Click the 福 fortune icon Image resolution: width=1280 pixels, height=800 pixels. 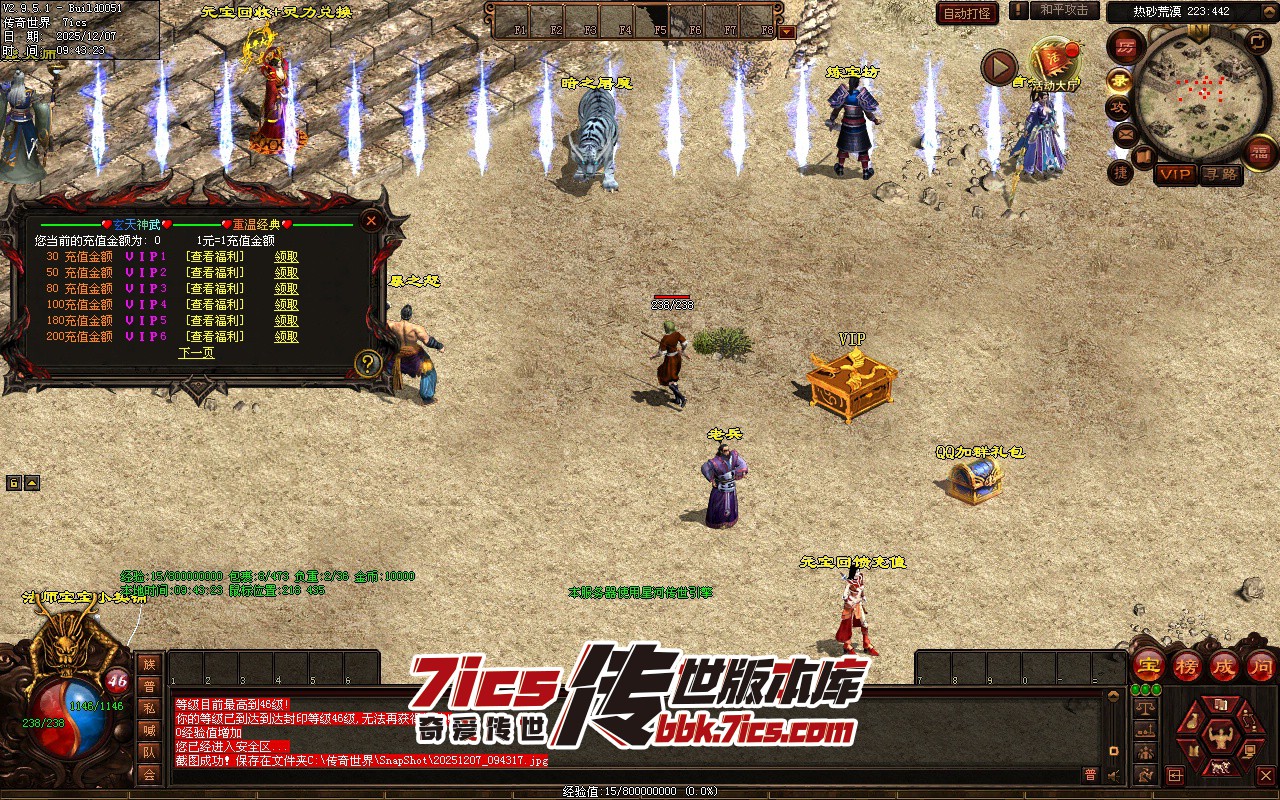pyautogui.click(x=1260, y=151)
